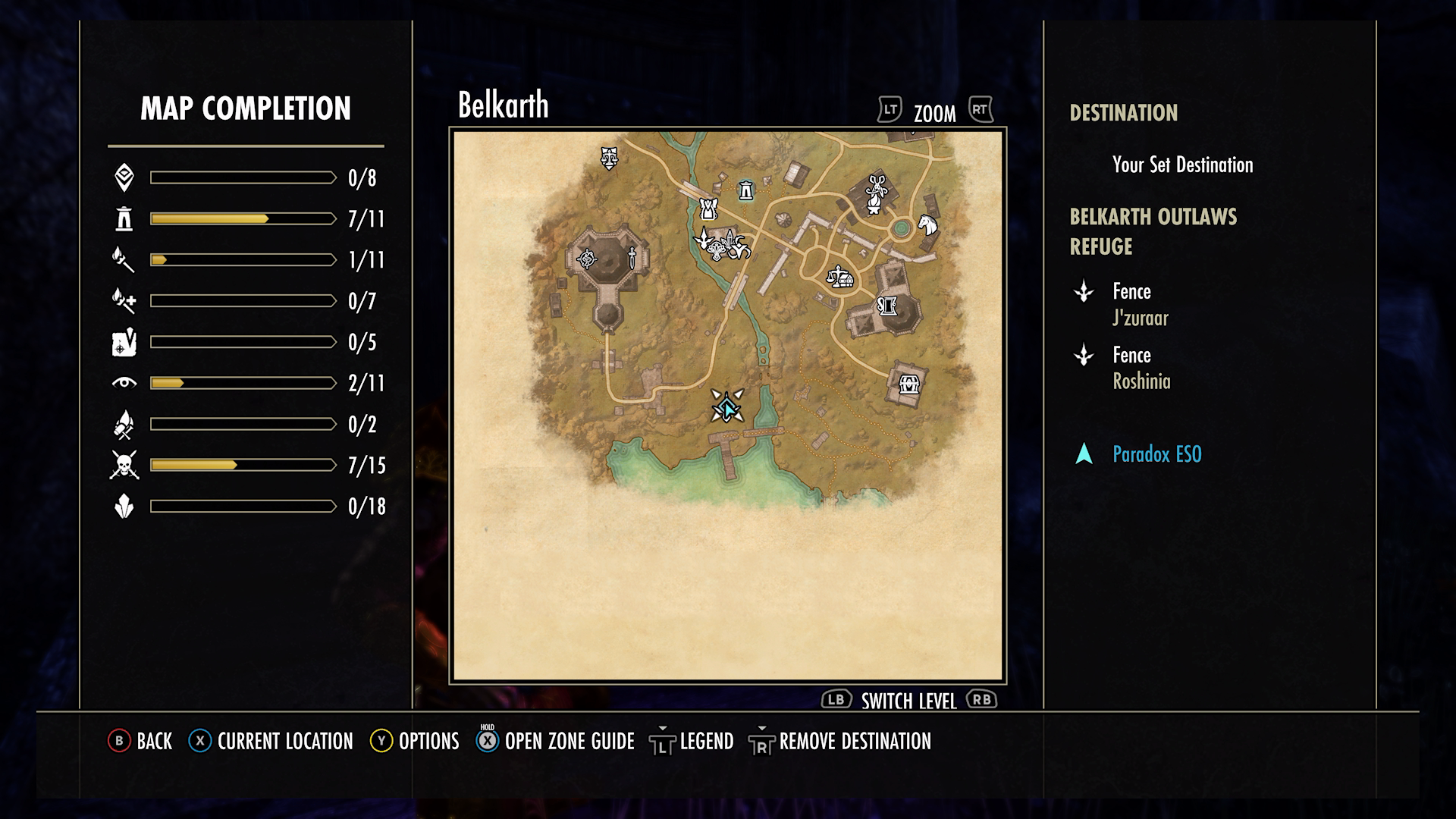Select the Paradox ESO player entry
The image size is (1456, 819).
click(x=1156, y=454)
